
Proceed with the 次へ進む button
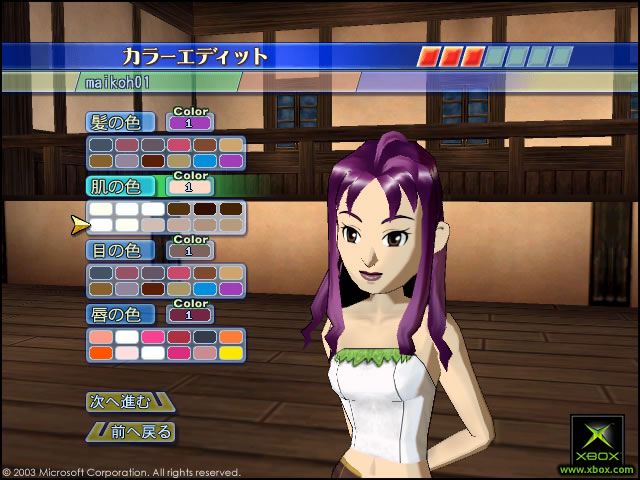[127, 402]
